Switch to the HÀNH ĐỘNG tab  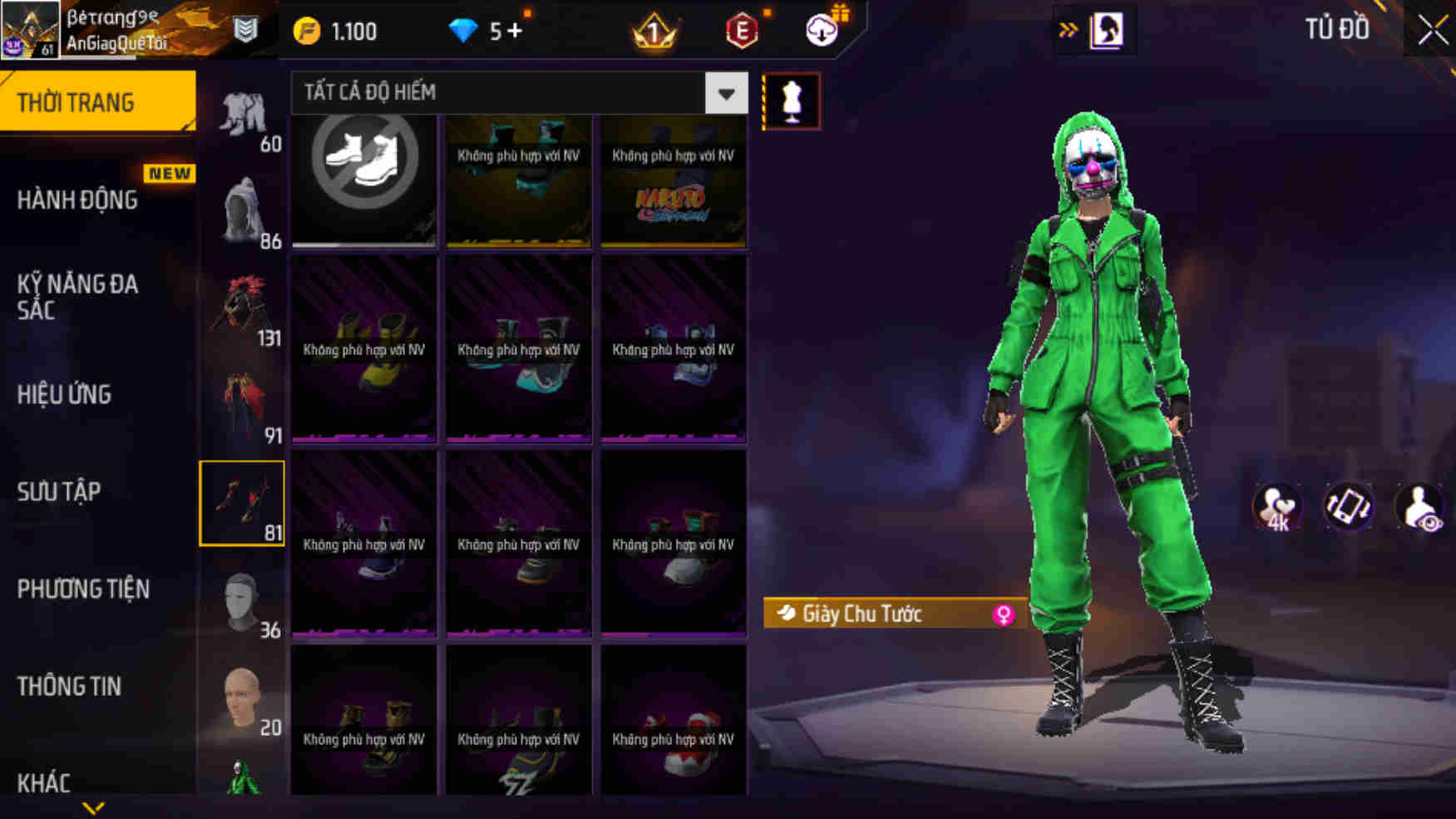pyautogui.click(x=79, y=200)
